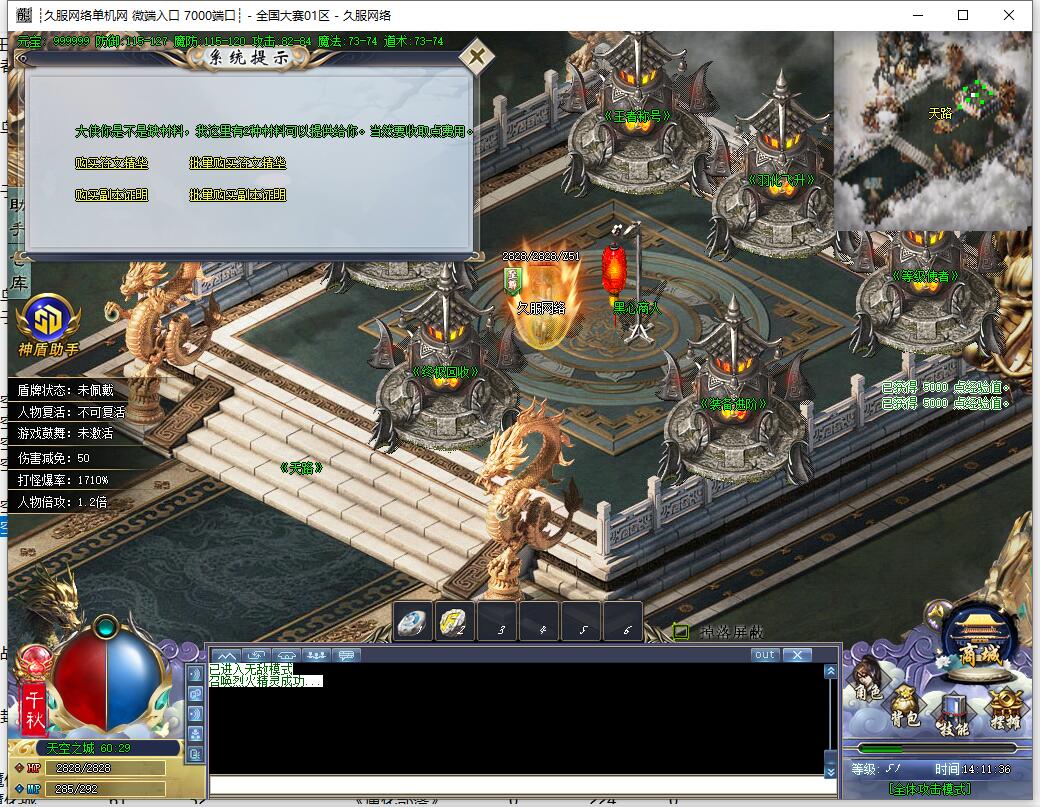The height and width of the screenshot is (807, 1040).
Task: Open the 技能 skills panel
Action: click(953, 714)
